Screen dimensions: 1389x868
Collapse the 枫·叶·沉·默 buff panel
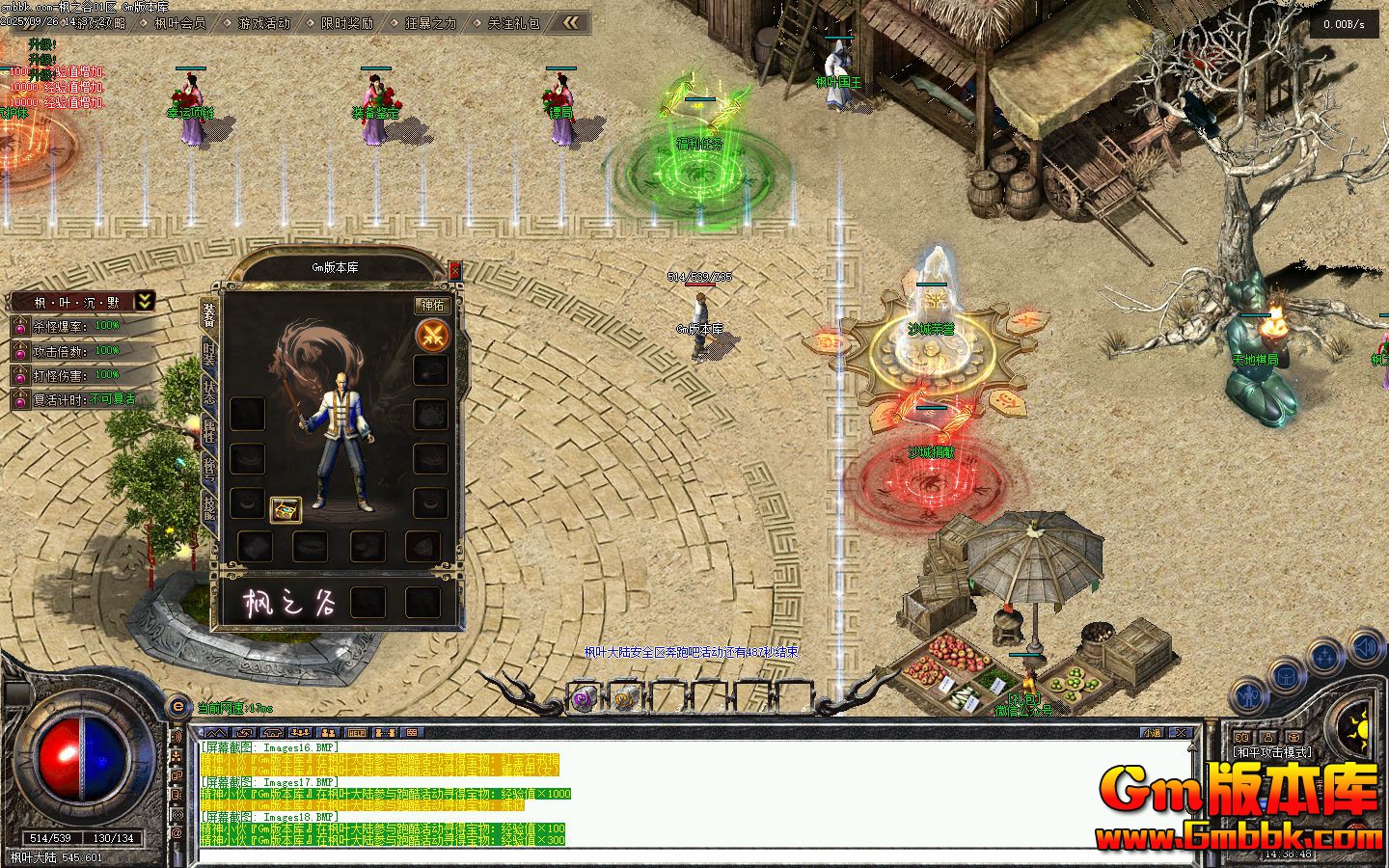coord(144,301)
